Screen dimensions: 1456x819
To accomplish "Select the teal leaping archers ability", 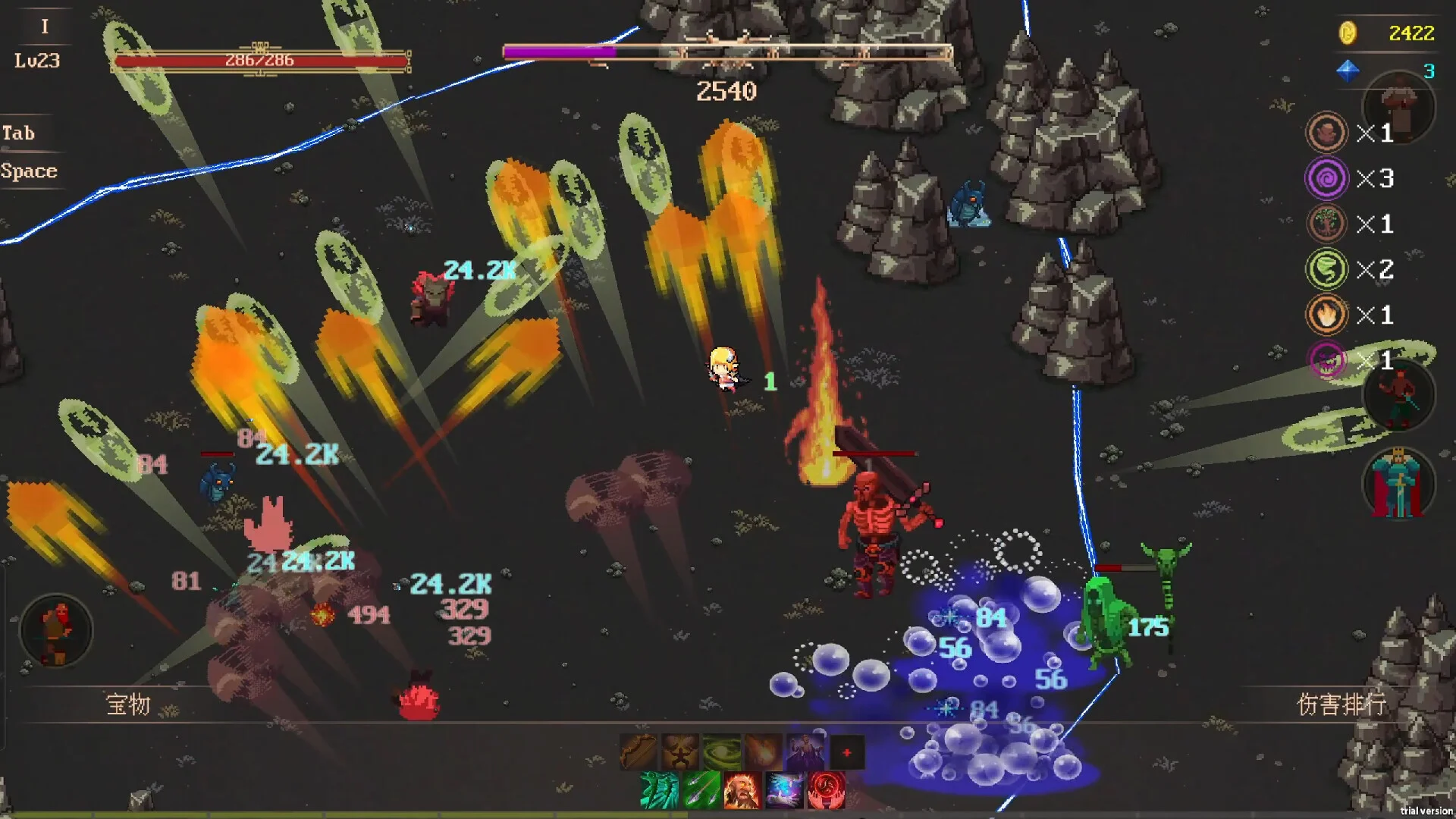I will (658, 790).
